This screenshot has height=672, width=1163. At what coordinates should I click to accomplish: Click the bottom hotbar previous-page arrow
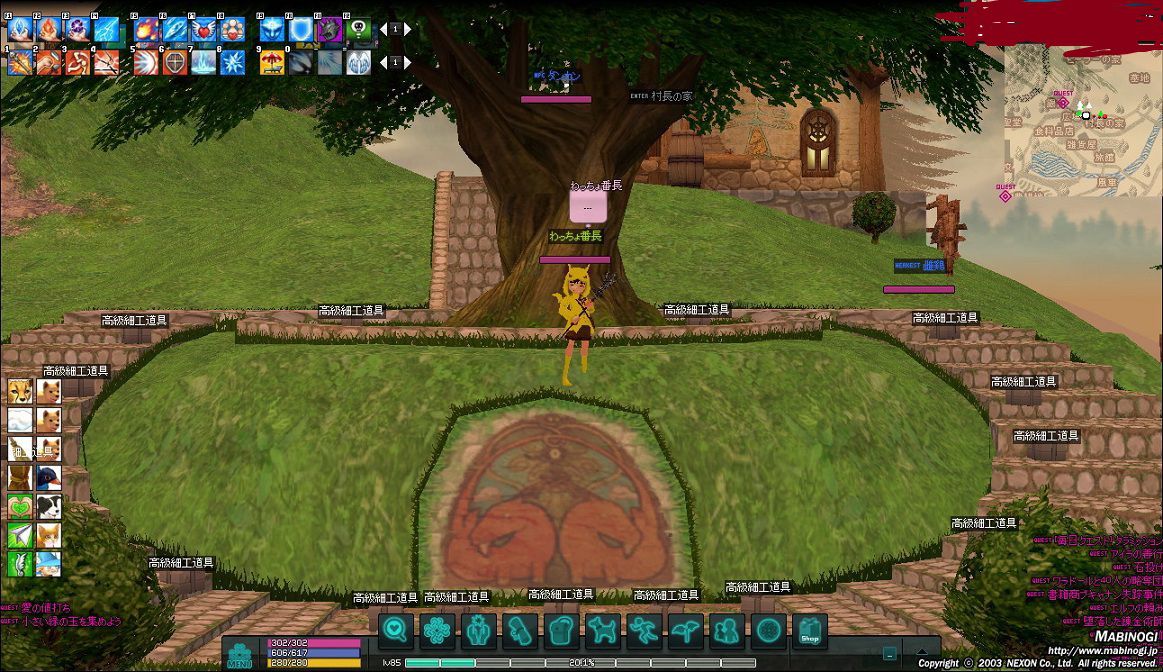(383, 63)
